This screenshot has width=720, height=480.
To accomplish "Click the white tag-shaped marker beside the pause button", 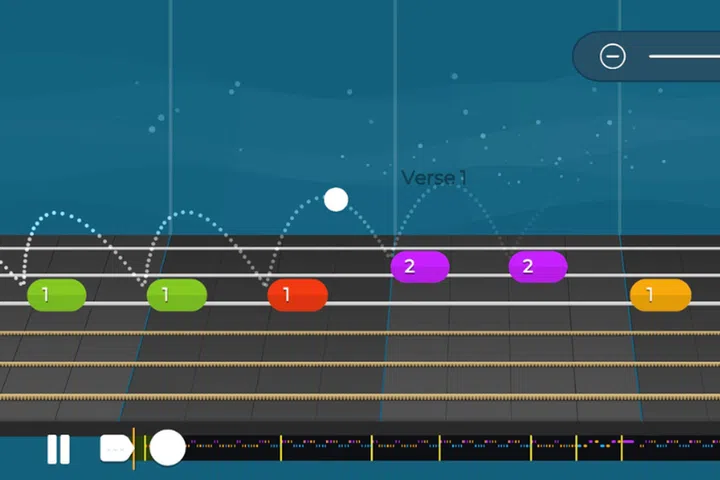I will click(x=116, y=448).
